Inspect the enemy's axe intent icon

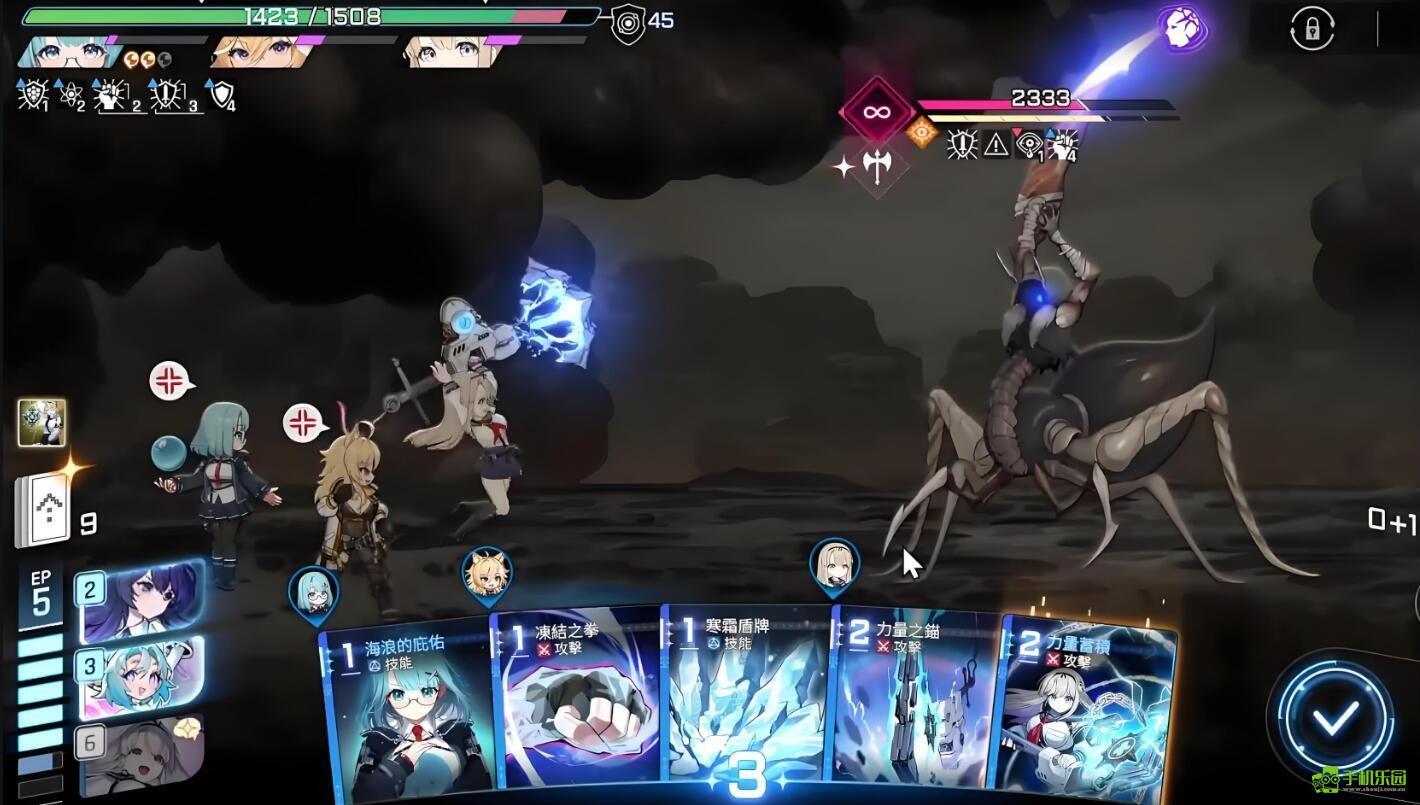(x=877, y=167)
